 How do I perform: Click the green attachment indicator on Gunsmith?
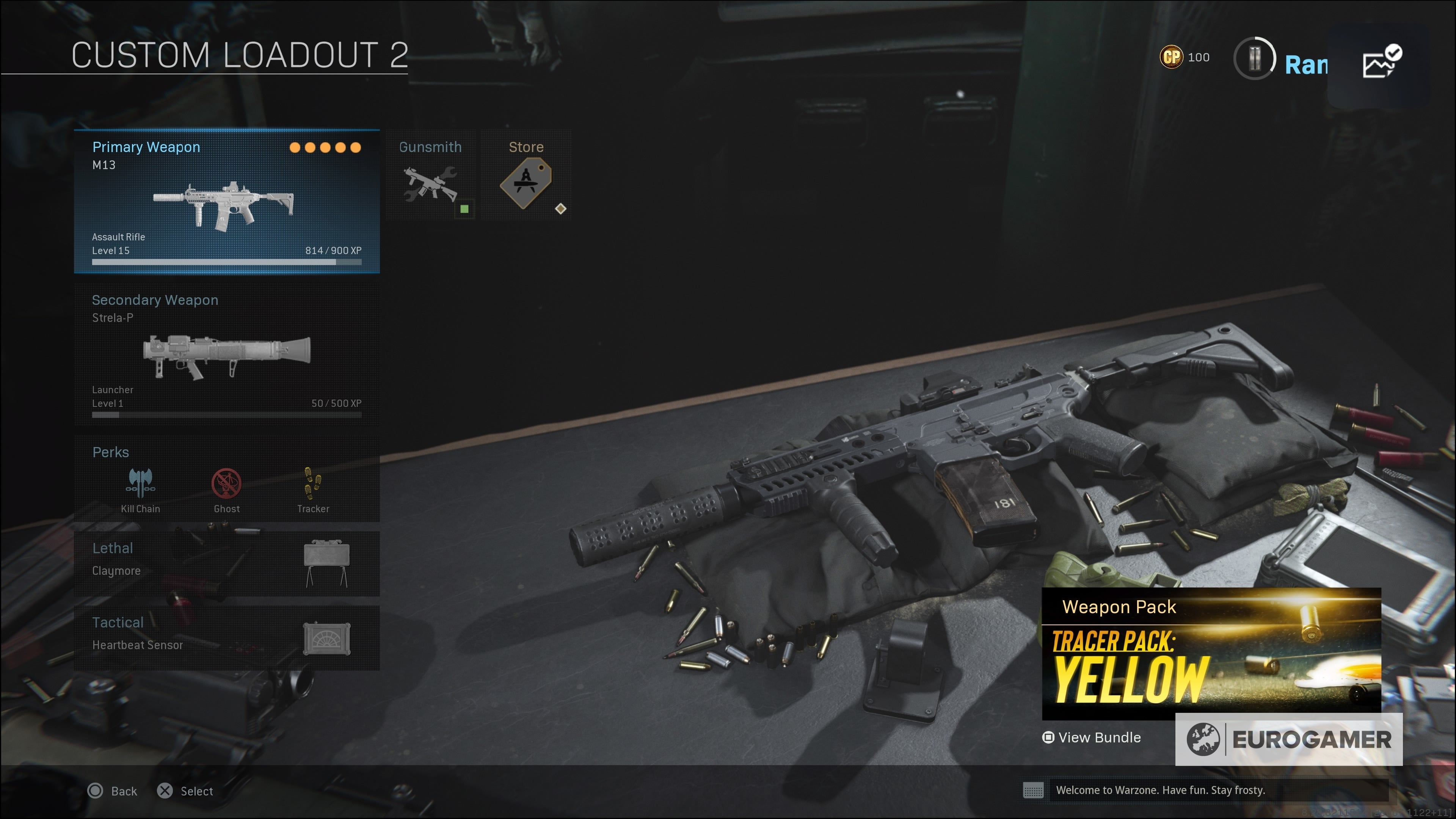coord(464,209)
